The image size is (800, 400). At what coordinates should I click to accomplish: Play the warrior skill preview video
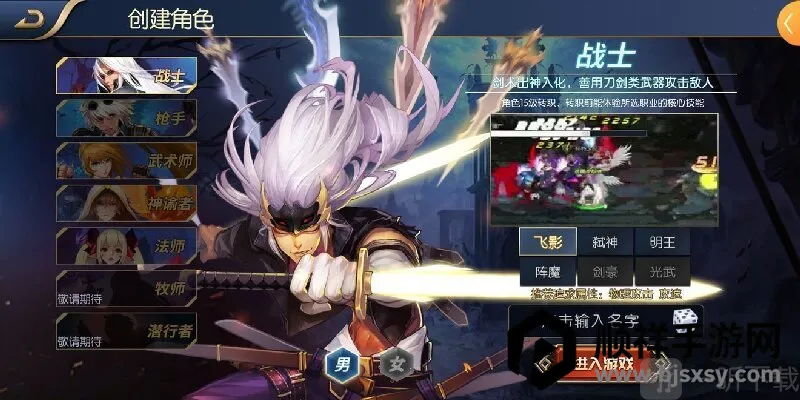pyautogui.click(x=604, y=167)
